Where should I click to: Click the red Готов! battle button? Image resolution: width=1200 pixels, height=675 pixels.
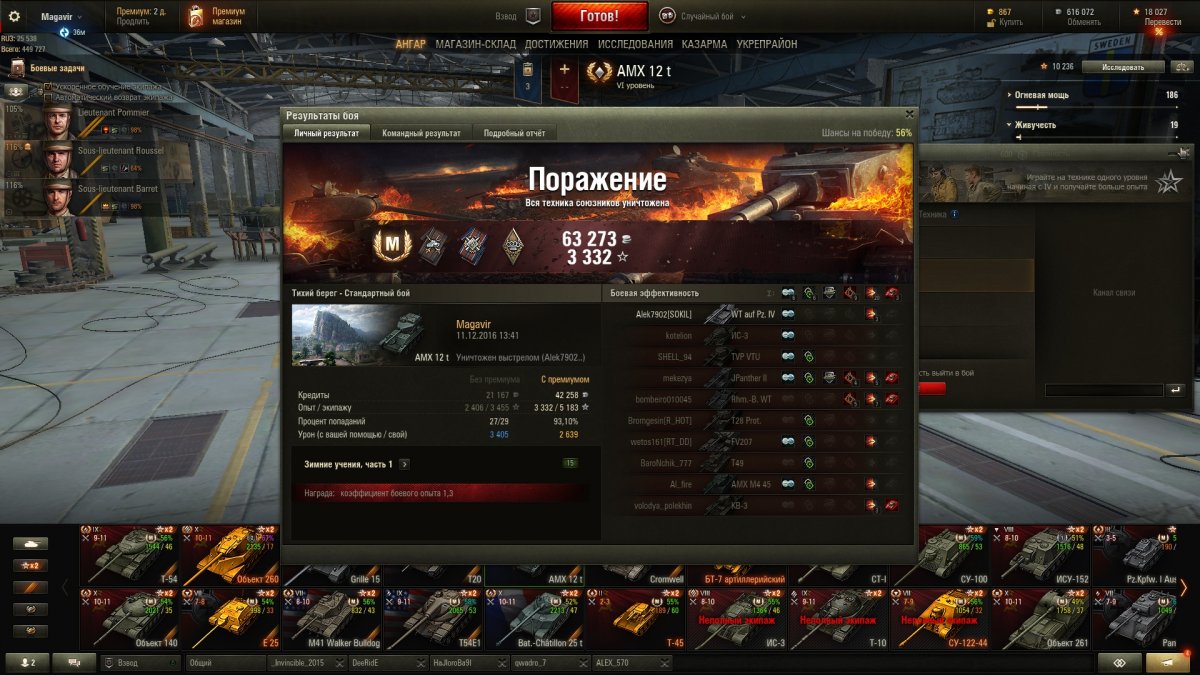(599, 16)
